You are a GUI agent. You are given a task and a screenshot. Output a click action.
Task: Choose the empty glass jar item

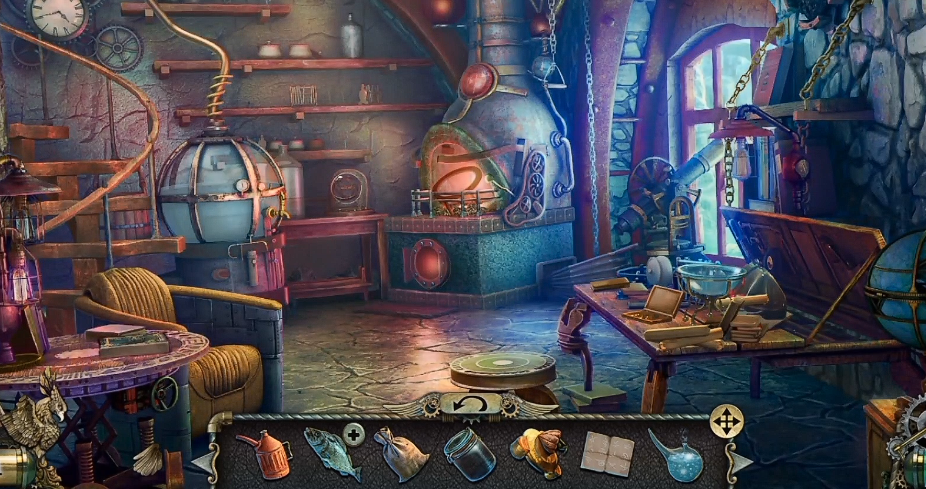470,455
